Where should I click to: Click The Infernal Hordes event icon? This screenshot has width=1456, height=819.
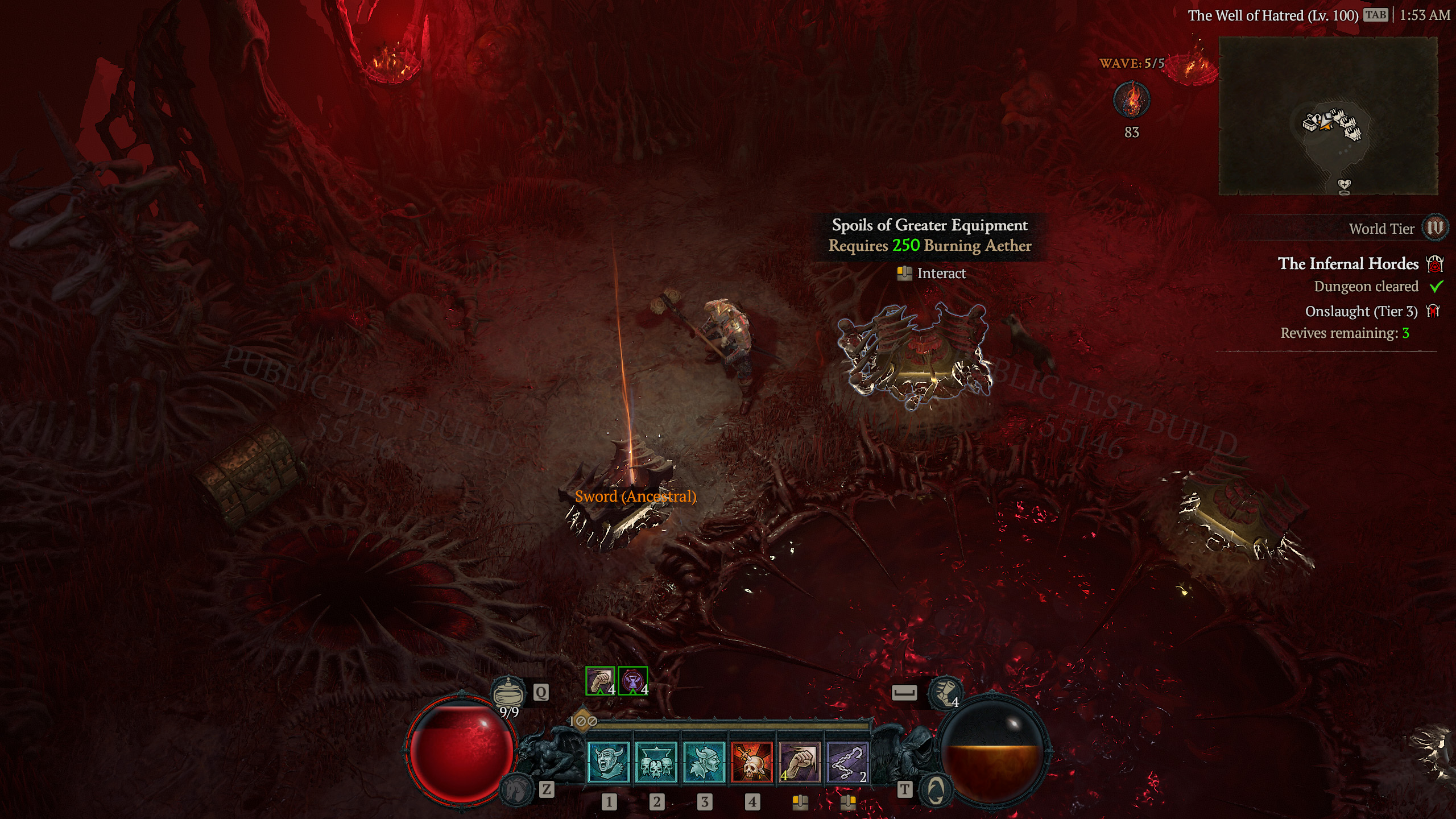pyautogui.click(x=1439, y=264)
